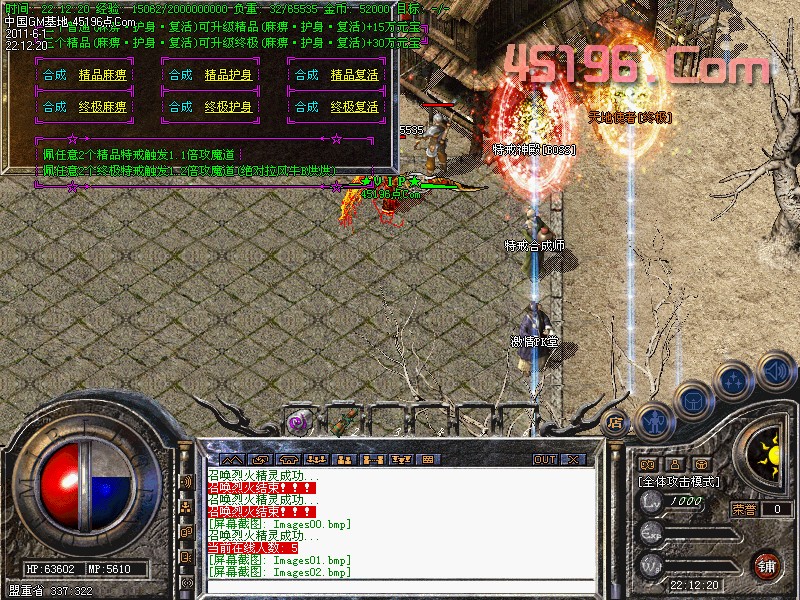This screenshot has height=600, width=800.
Task: Open the character figure round button
Action: coord(652,419)
